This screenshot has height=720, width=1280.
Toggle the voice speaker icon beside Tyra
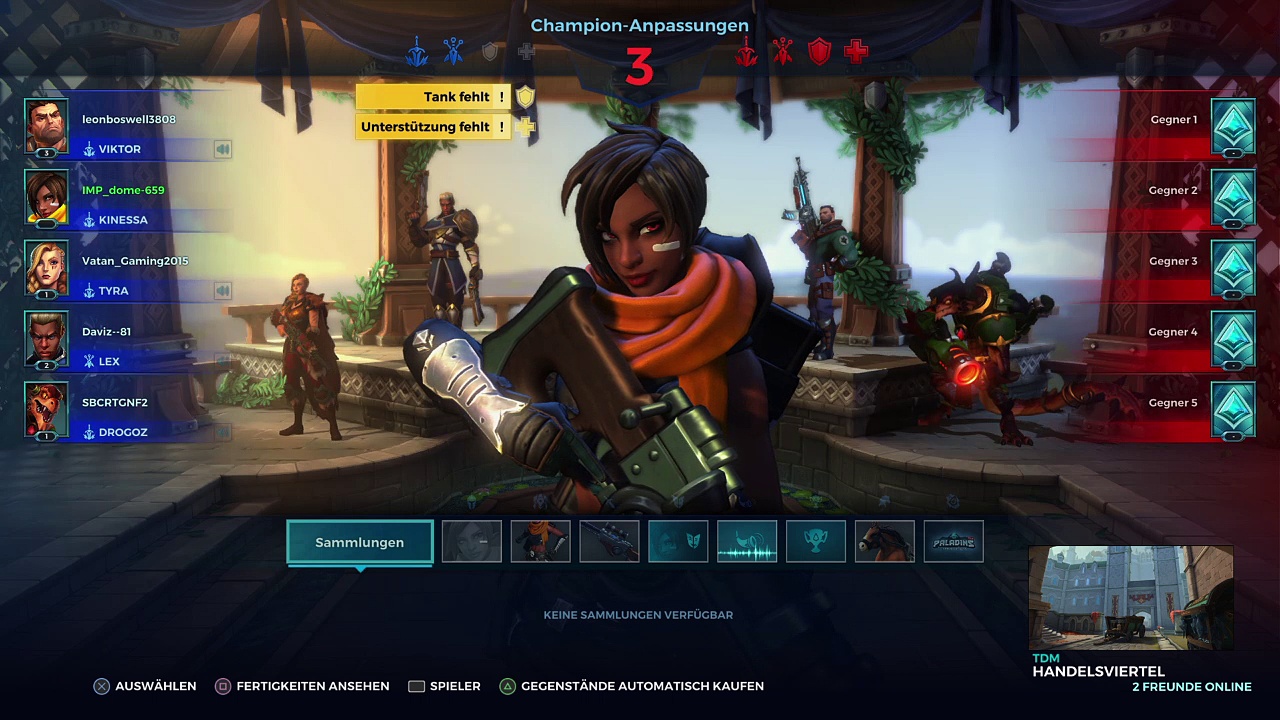click(222, 291)
